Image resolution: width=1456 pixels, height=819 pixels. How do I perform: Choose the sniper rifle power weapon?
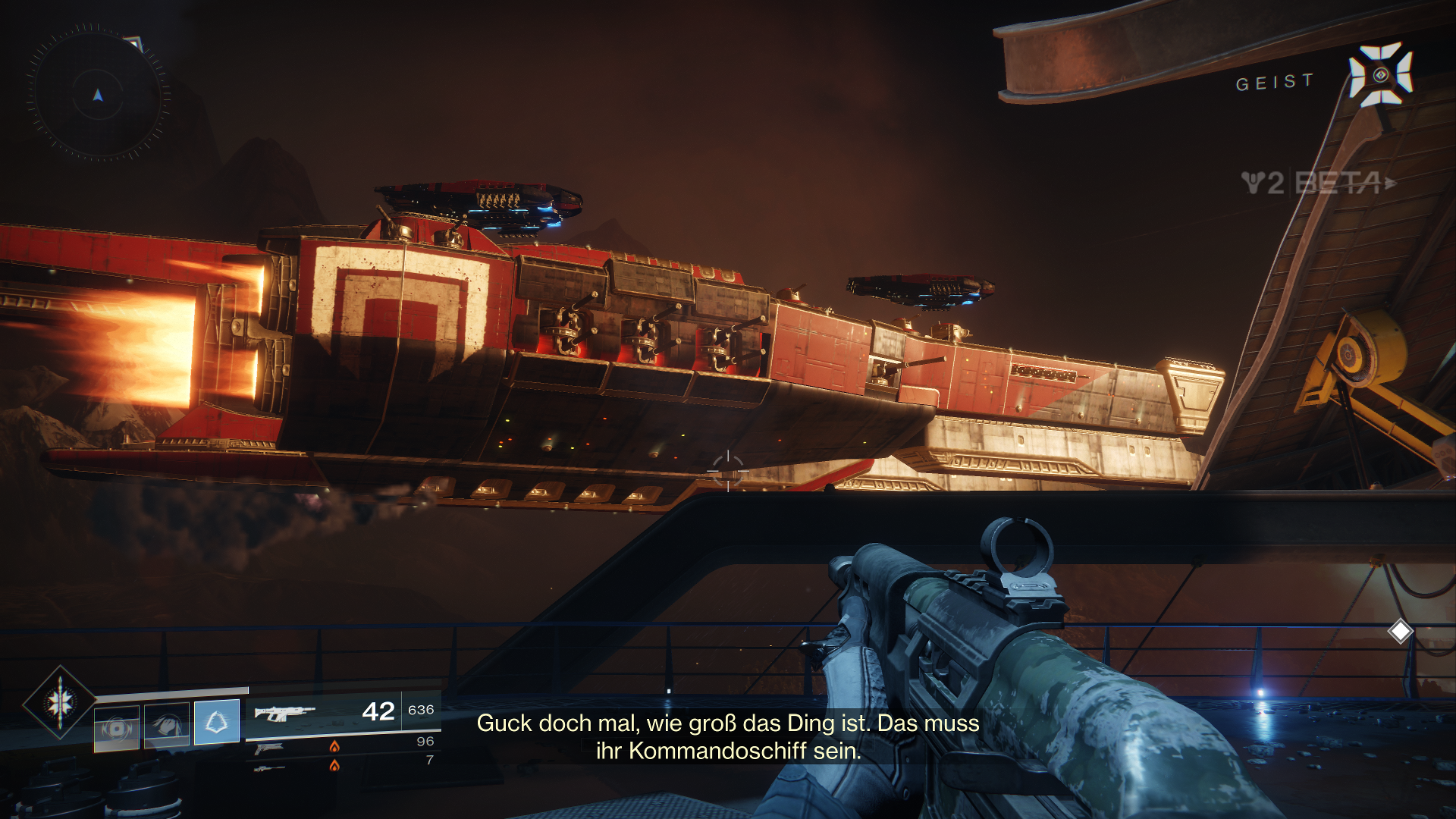point(269,769)
